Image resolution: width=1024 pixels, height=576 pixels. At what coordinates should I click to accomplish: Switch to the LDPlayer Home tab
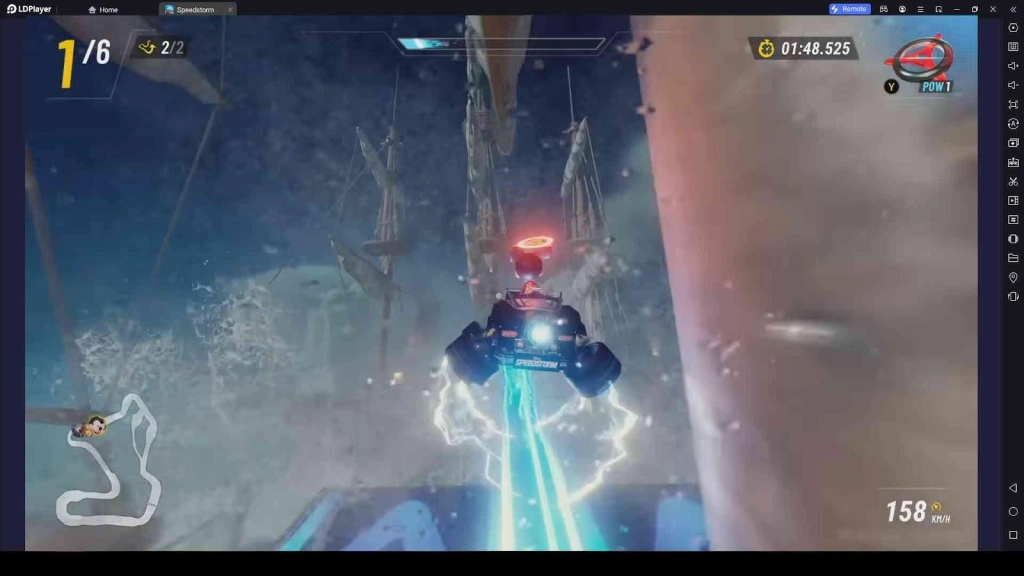point(103,9)
